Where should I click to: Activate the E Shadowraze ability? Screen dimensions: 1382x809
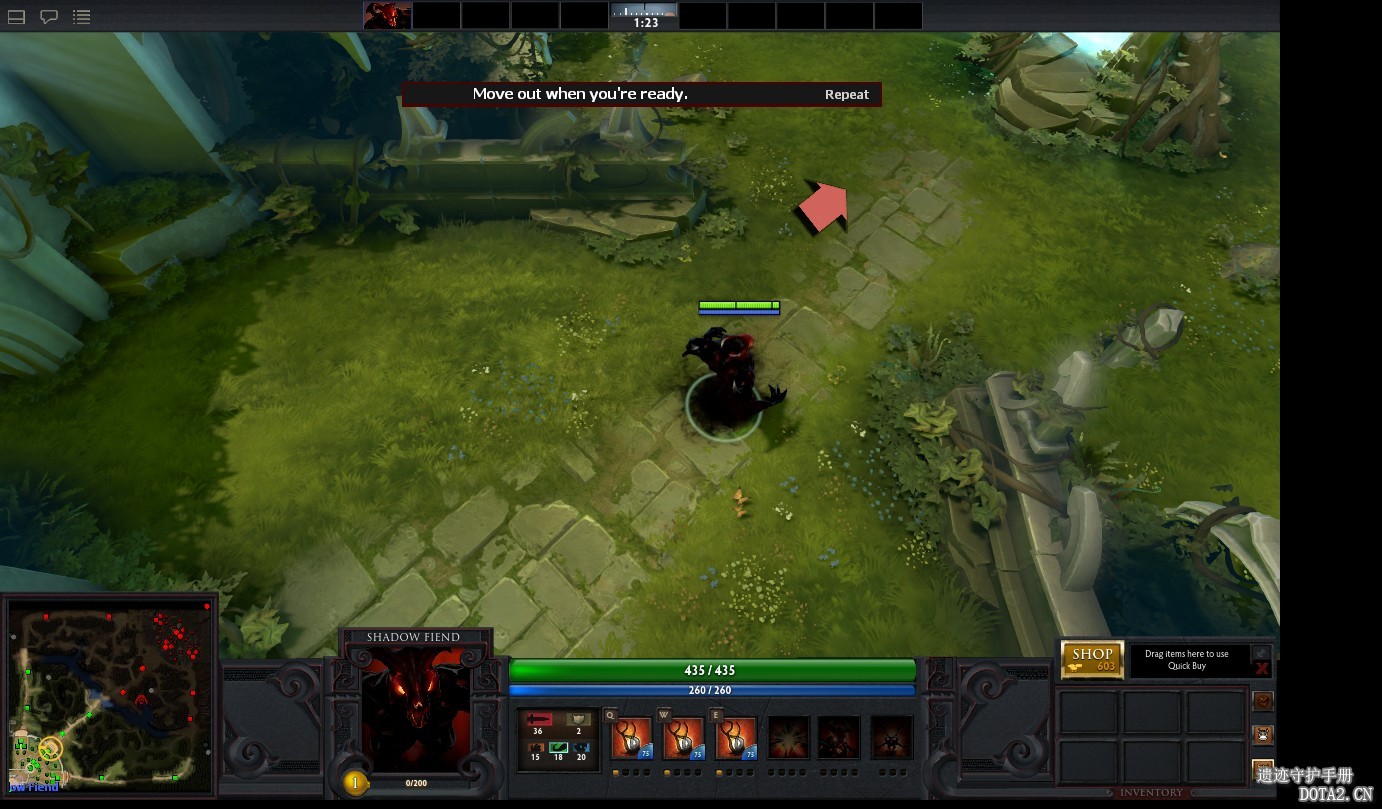click(x=735, y=739)
